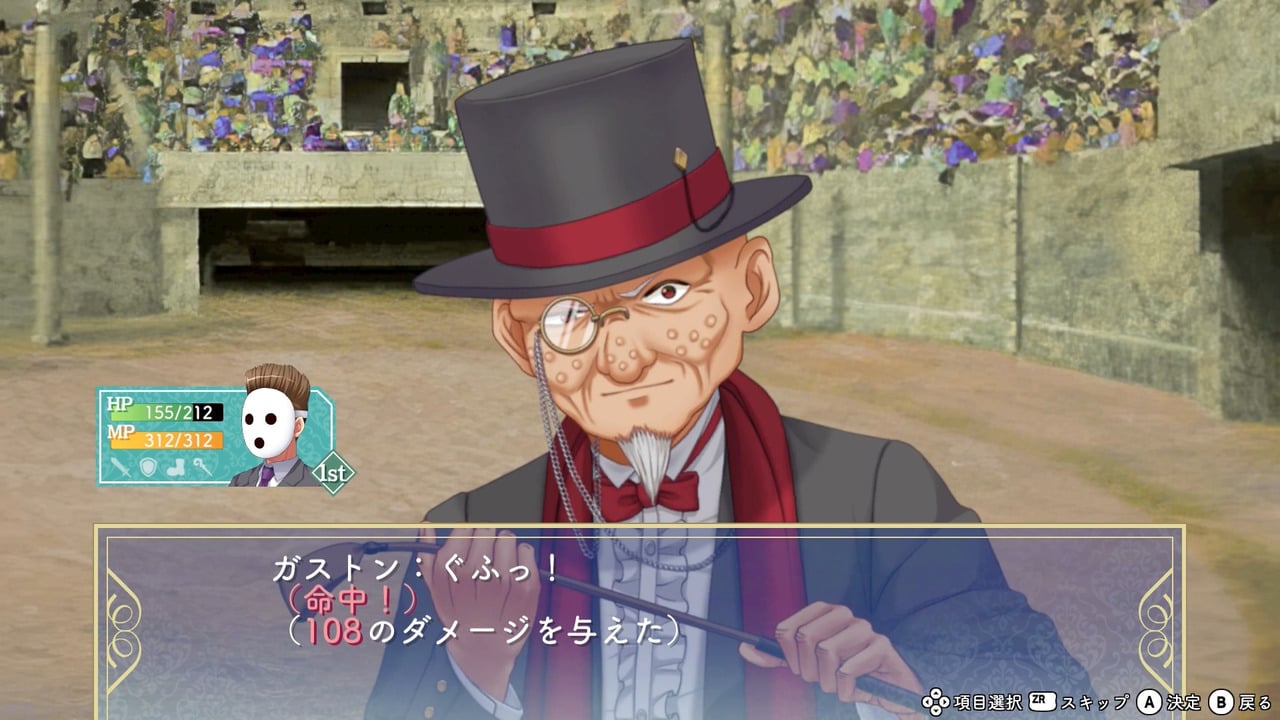Advance the battle dialogue text box

click(640, 620)
